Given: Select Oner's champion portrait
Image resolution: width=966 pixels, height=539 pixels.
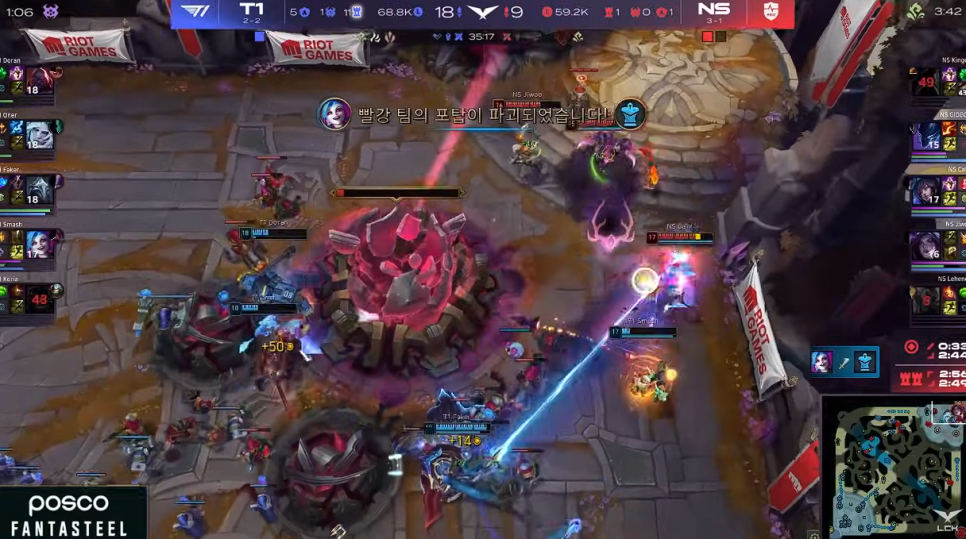Looking at the screenshot, I should tap(40, 135).
